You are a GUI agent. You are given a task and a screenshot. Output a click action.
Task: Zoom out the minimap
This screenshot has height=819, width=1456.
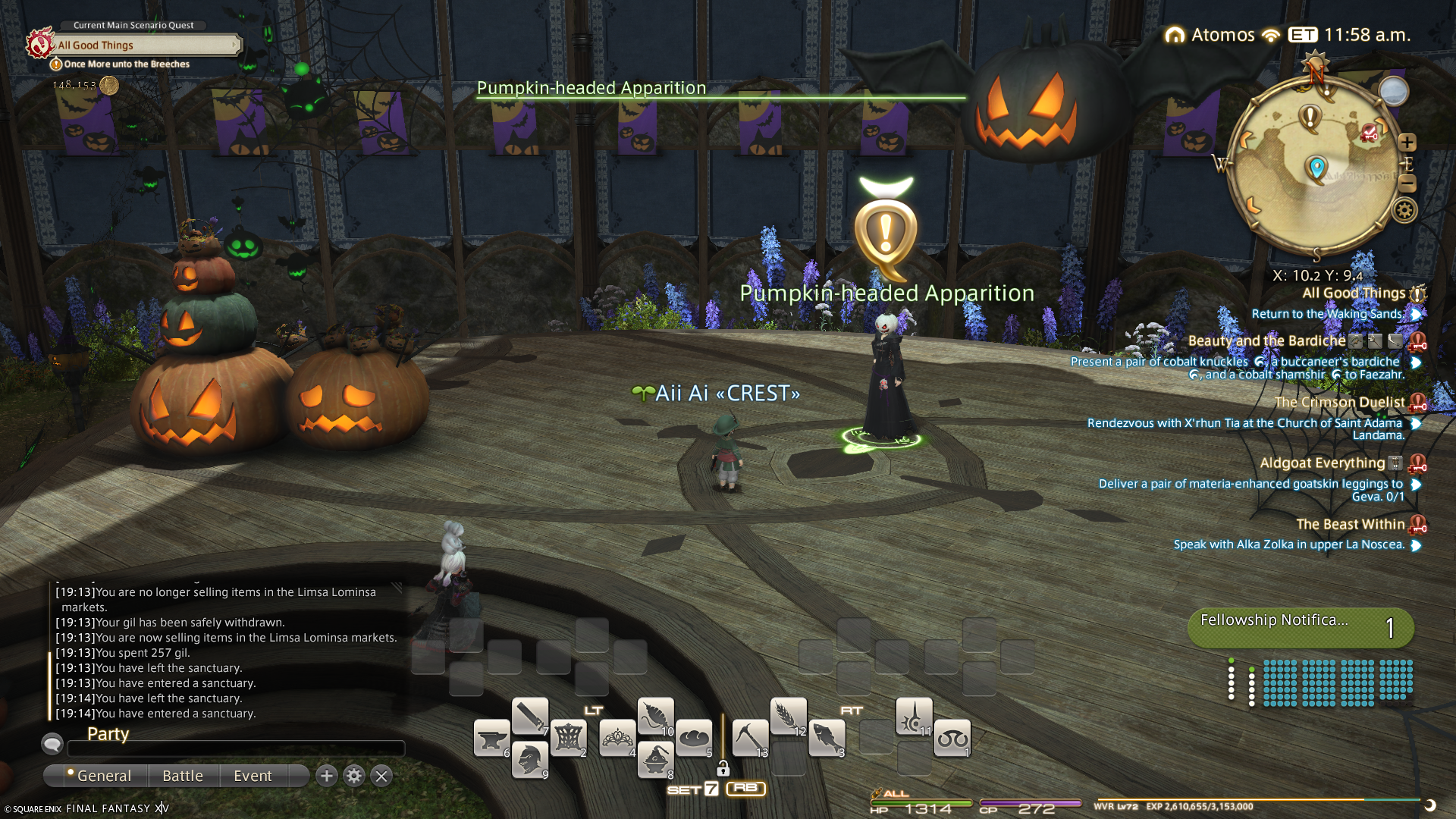(x=1407, y=184)
